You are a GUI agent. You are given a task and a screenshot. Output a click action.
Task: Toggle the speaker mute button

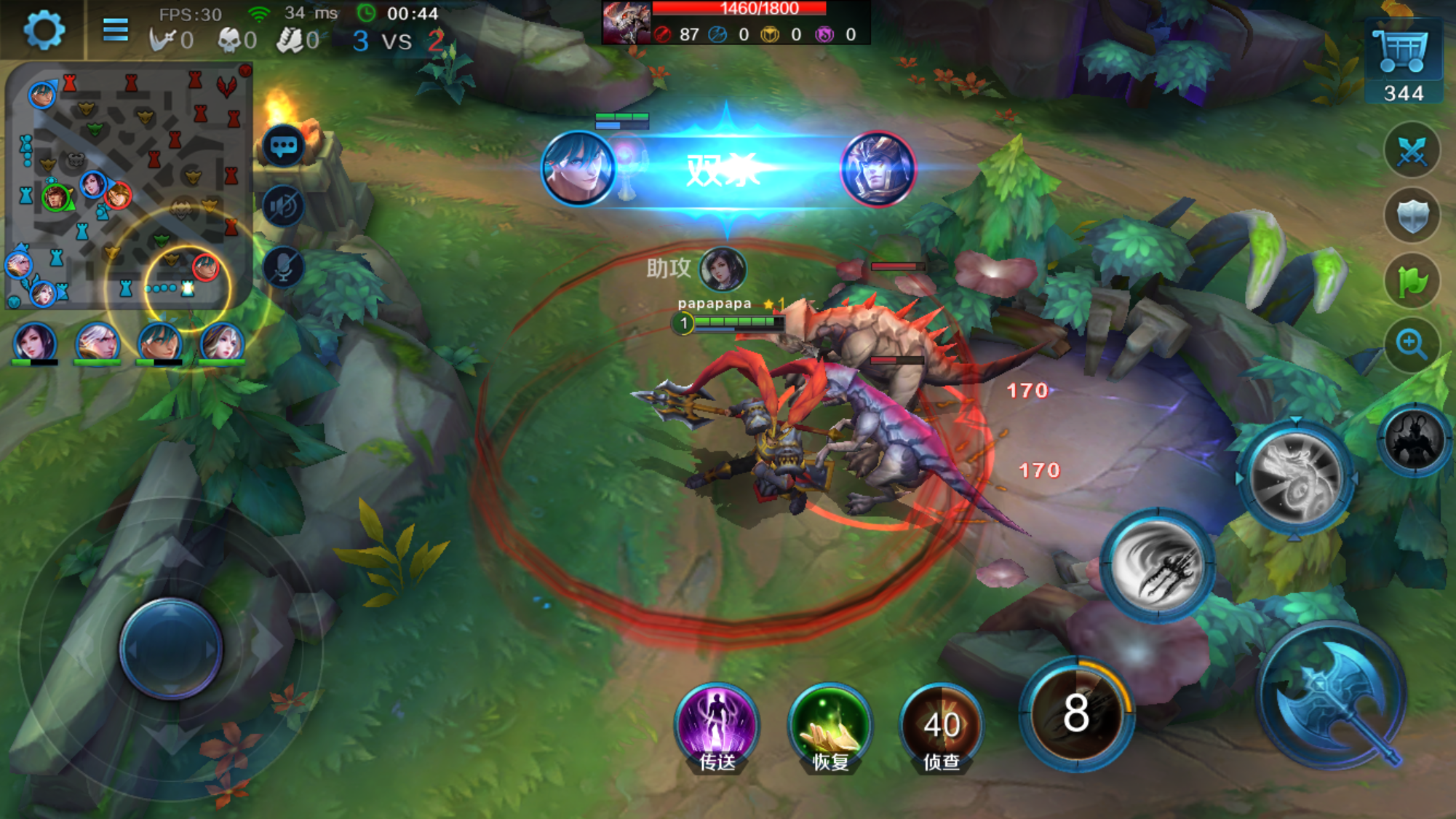coord(283,207)
